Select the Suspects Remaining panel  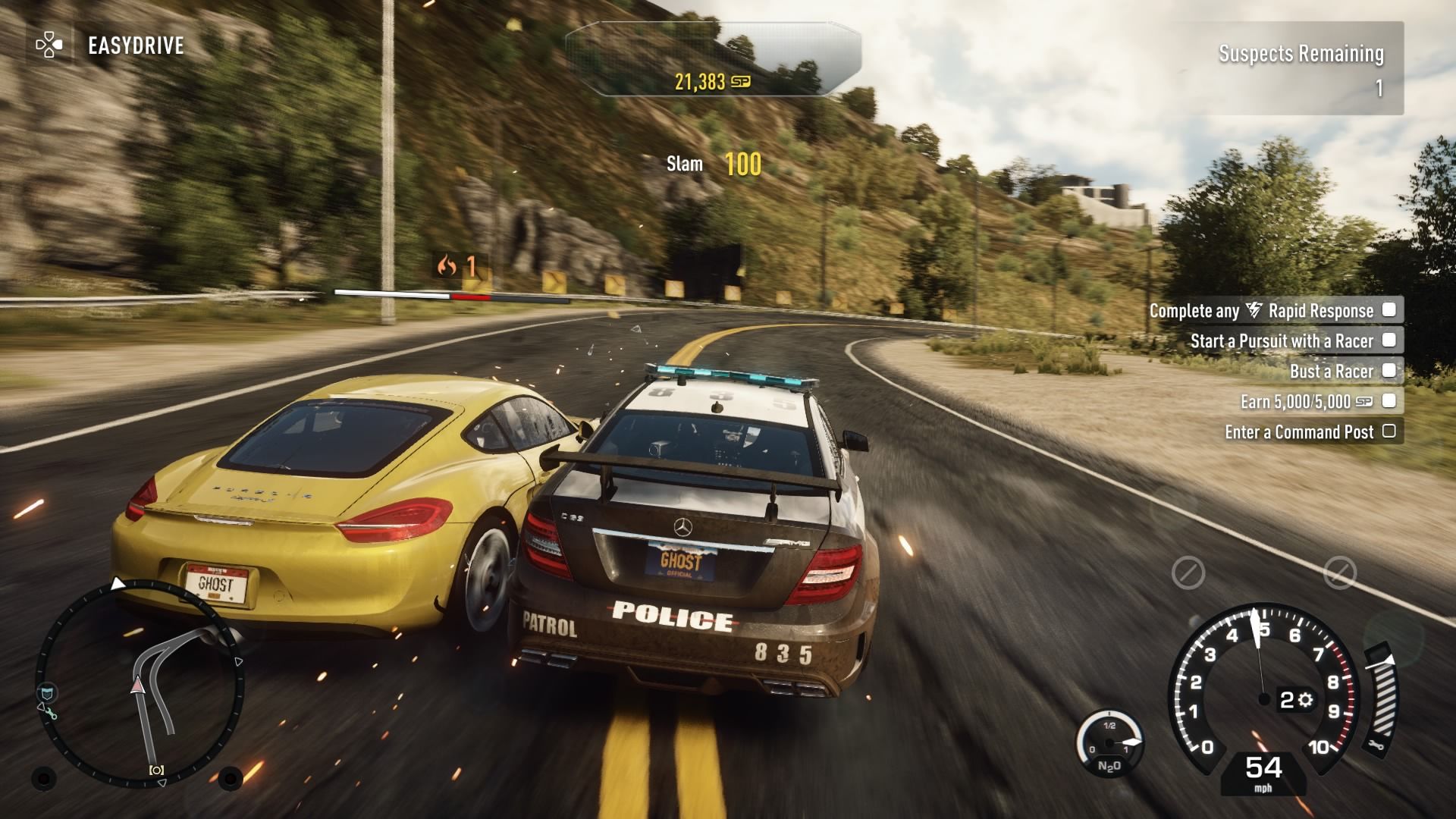[1301, 70]
